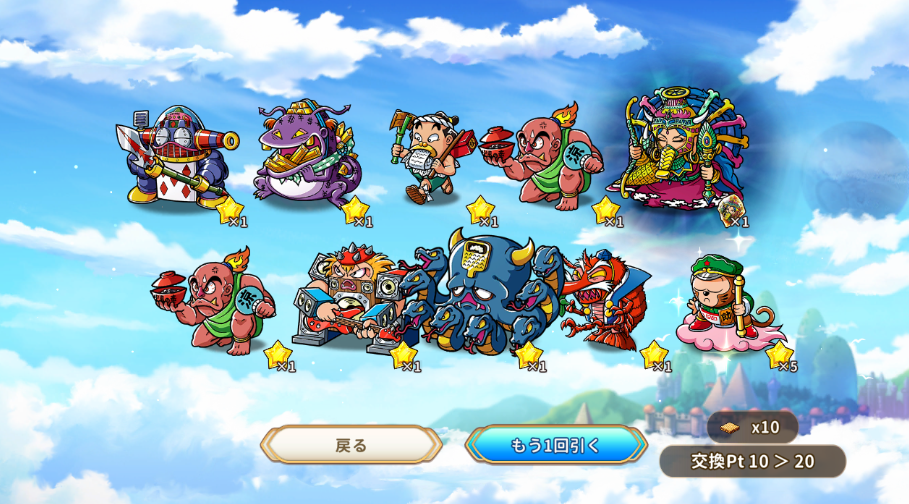View the axe-carrying man reading a scroll
The height and width of the screenshot is (504, 909).
coord(427,158)
